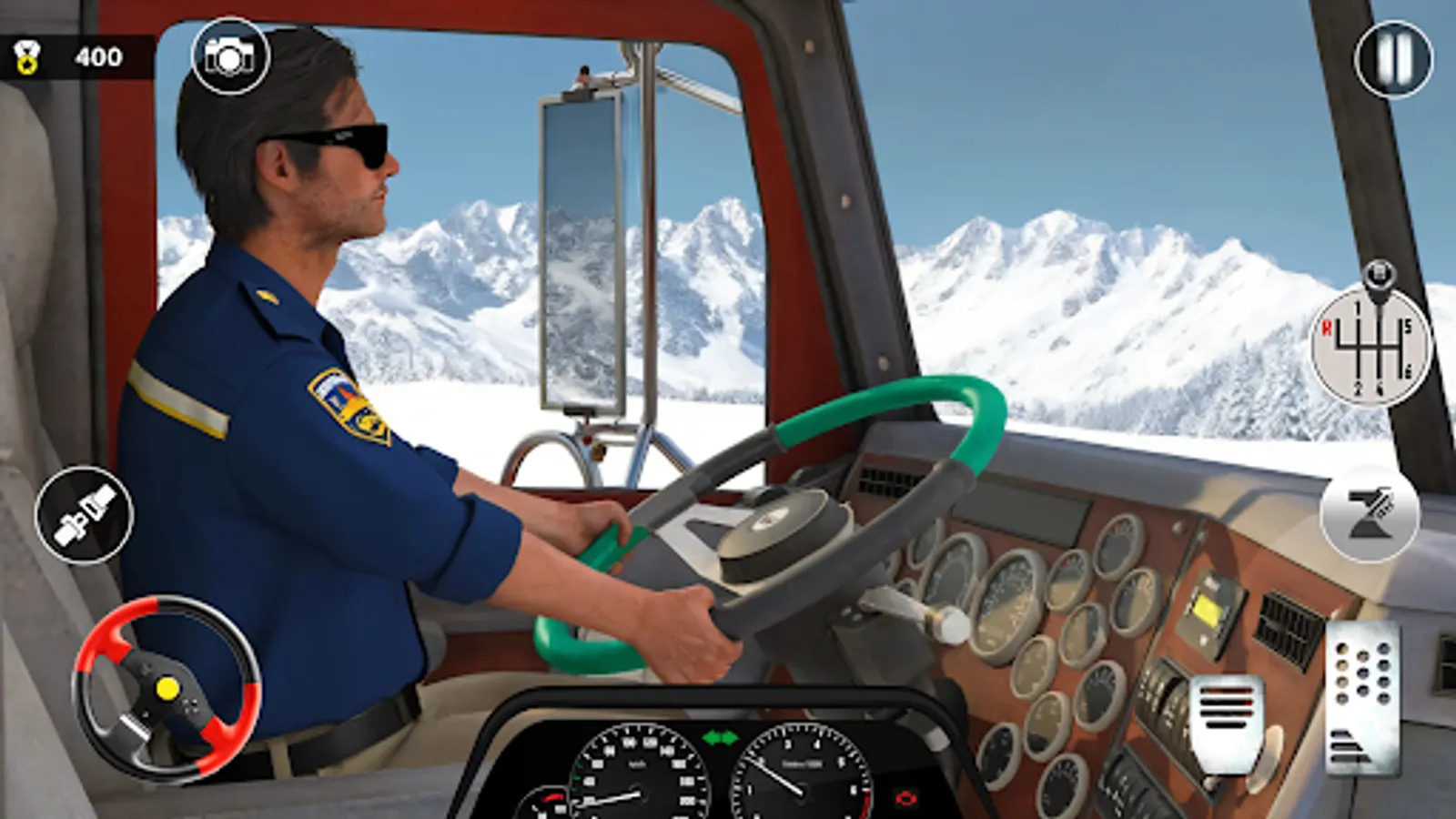Select gear 6 on the shift pattern

tap(1408, 370)
